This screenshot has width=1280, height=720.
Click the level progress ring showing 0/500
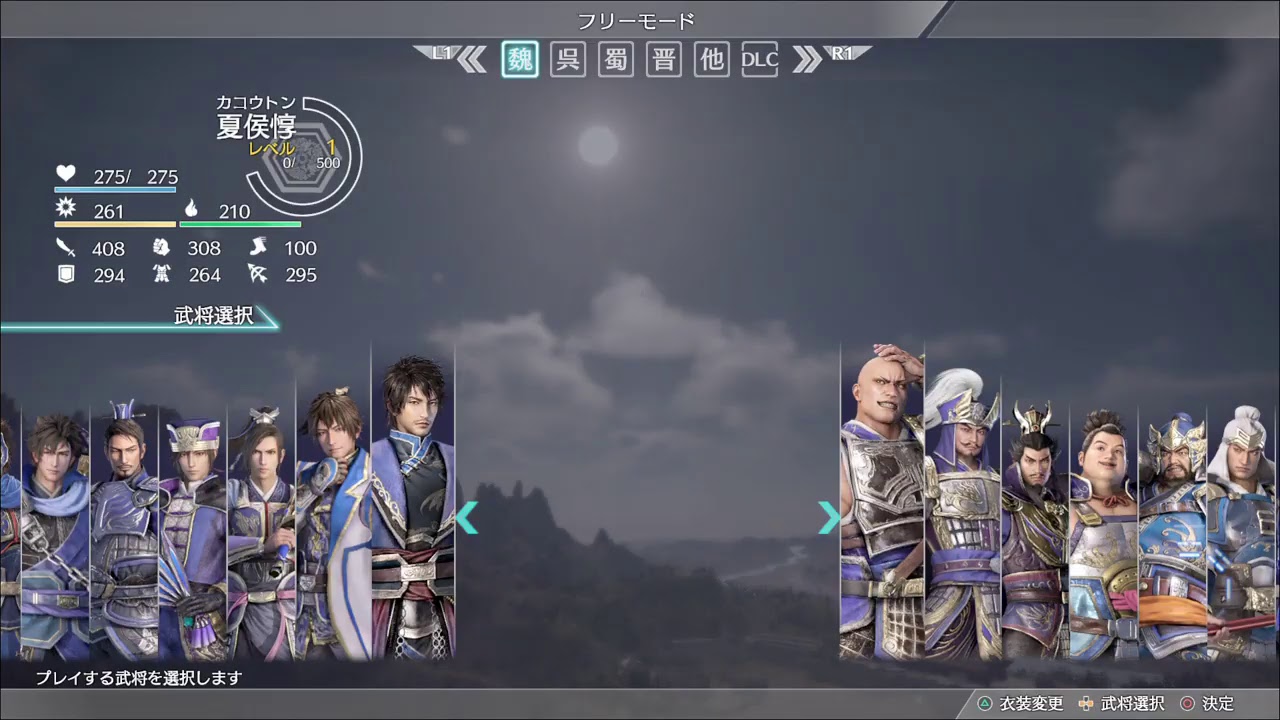pyautogui.click(x=313, y=158)
